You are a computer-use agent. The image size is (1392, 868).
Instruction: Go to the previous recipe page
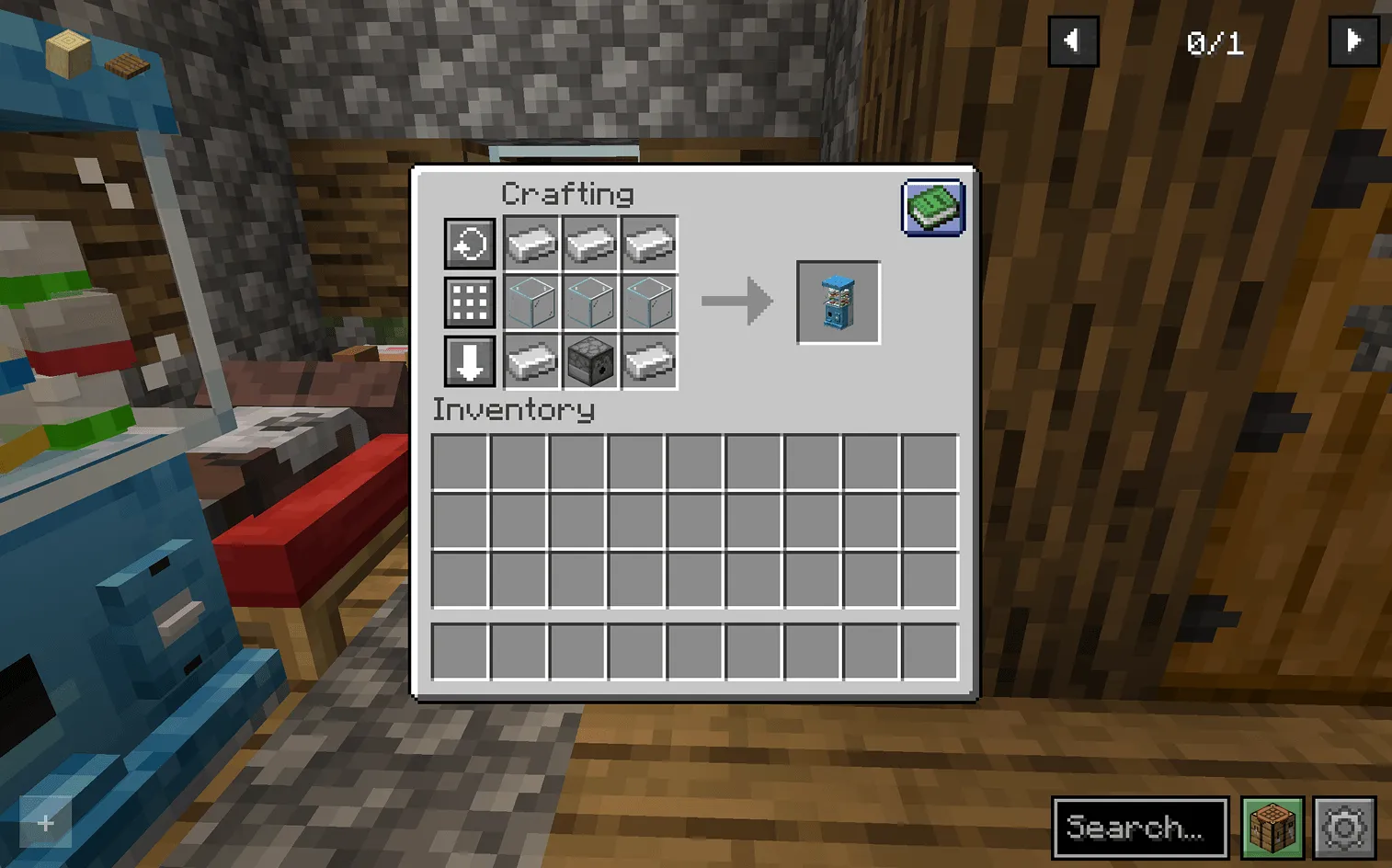point(1072,40)
